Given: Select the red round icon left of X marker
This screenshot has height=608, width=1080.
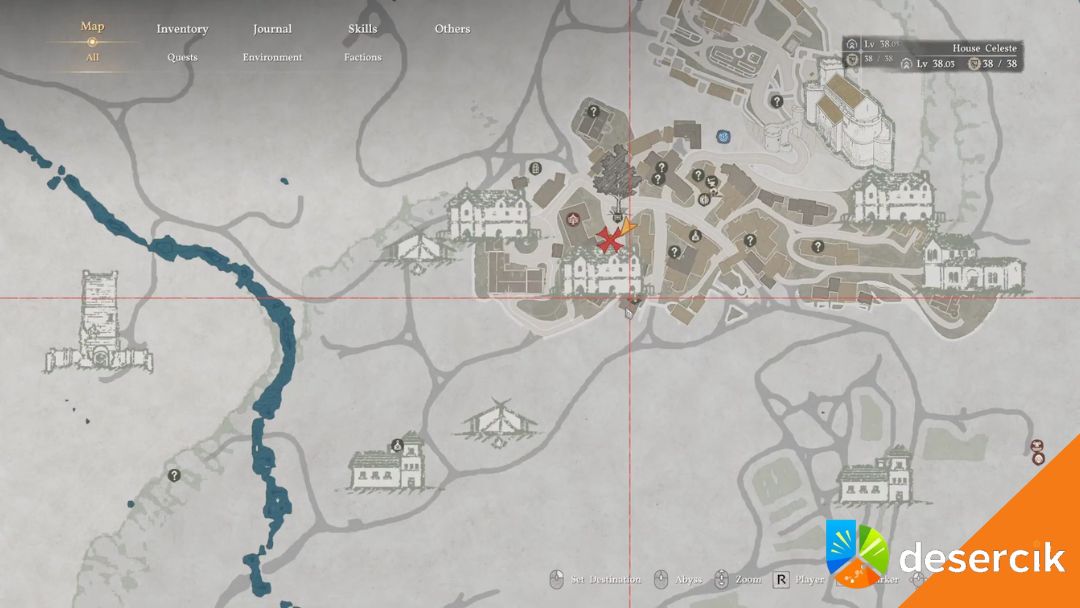Looking at the screenshot, I should (x=574, y=219).
